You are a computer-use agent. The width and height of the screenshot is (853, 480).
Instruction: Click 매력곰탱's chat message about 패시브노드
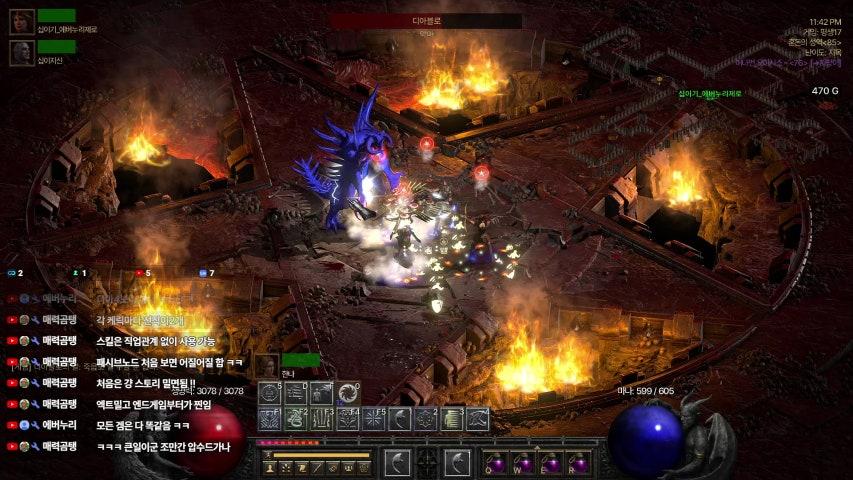click(169, 362)
